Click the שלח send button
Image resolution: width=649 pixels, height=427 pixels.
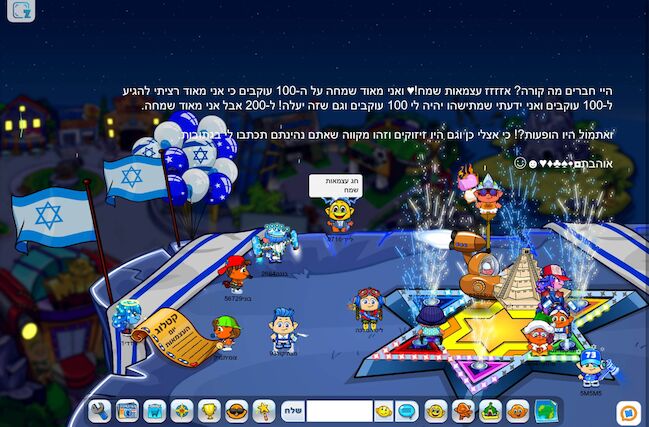tap(291, 410)
